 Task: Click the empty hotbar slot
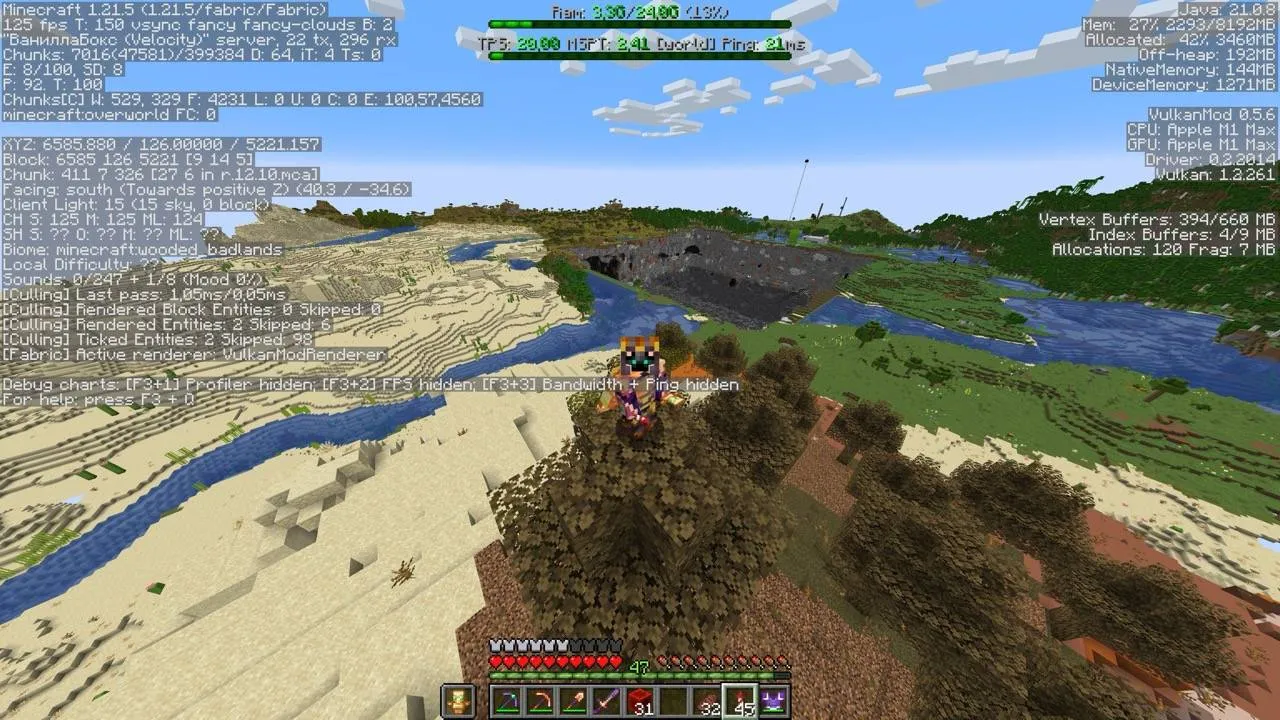(674, 699)
